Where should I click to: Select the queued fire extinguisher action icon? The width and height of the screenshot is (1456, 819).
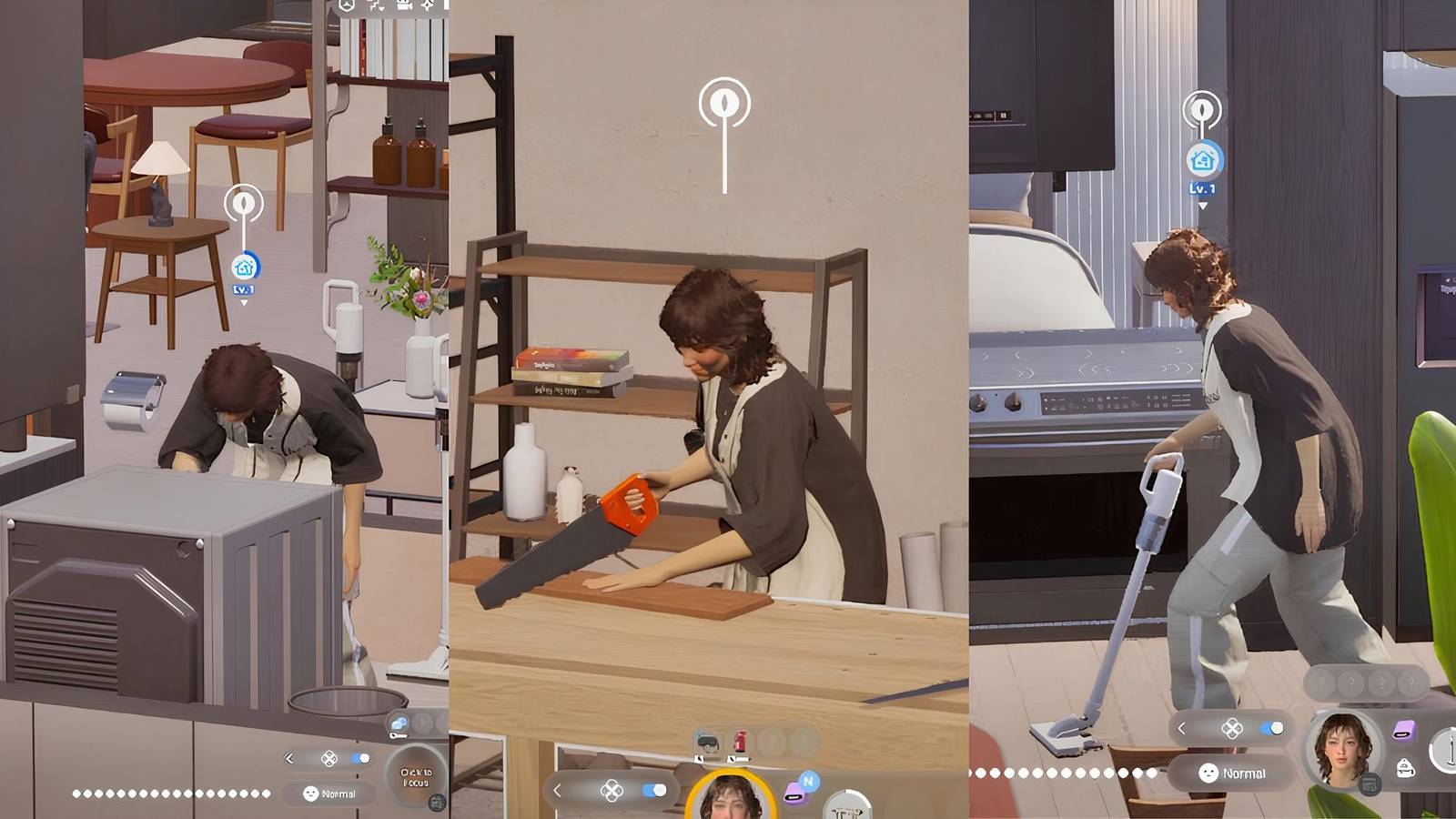click(740, 741)
